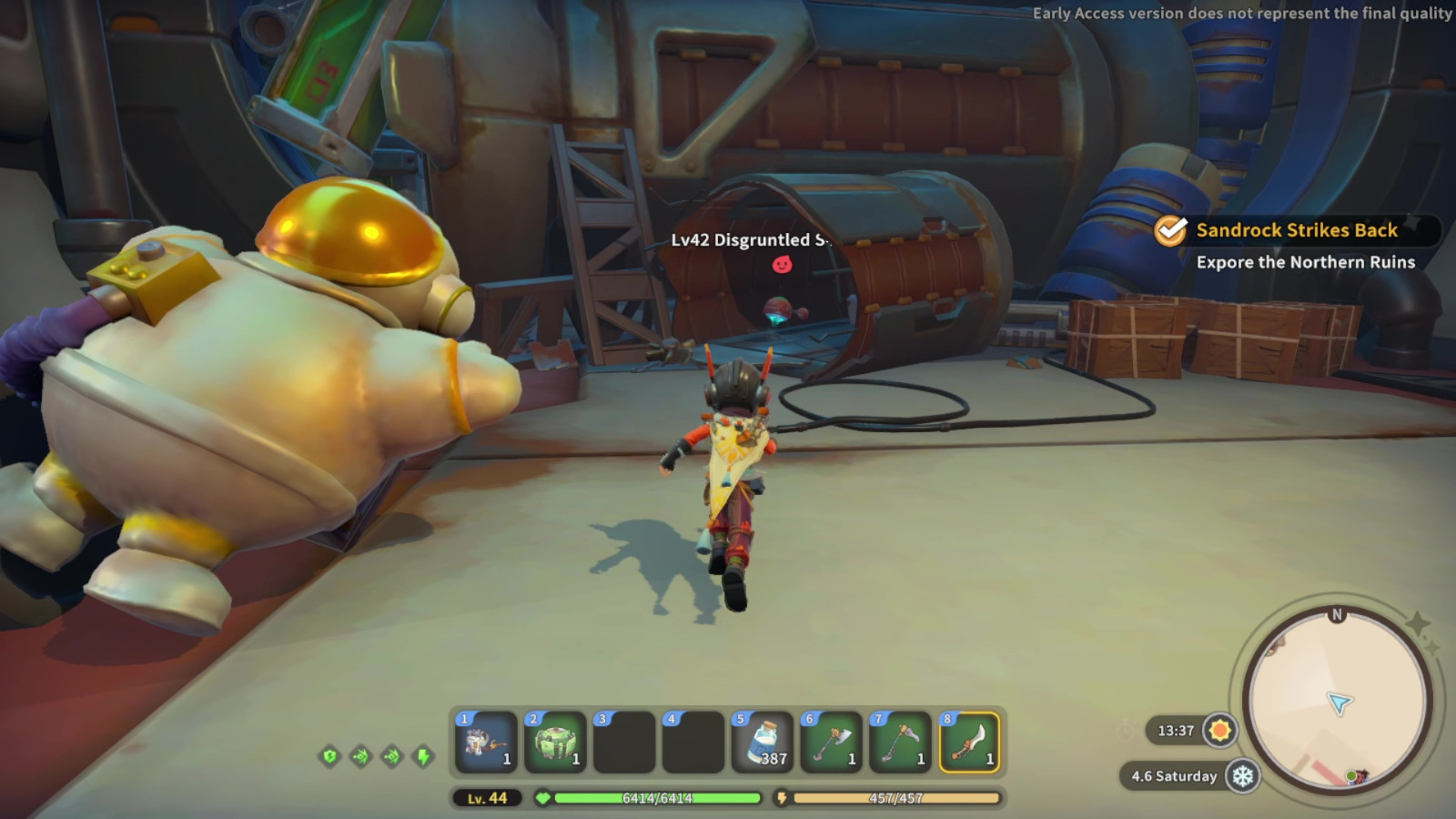The image size is (1456, 819).
Task: Expand the Sandrock Strikes Back quest entry
Action: pos(1297,230)
